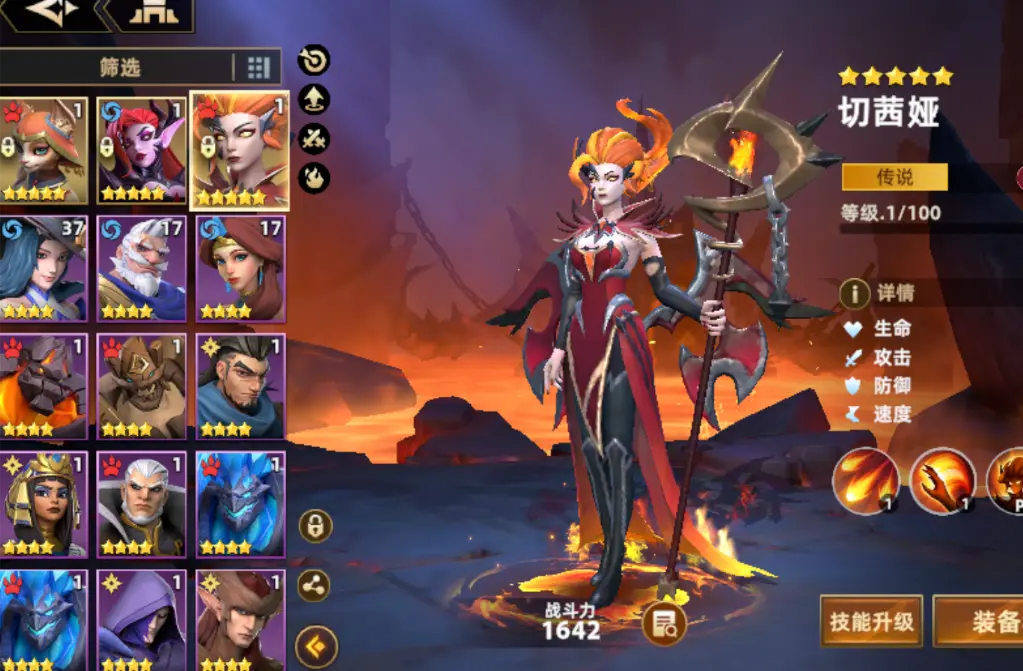Share the hero using the share icon

click(316, 586)
